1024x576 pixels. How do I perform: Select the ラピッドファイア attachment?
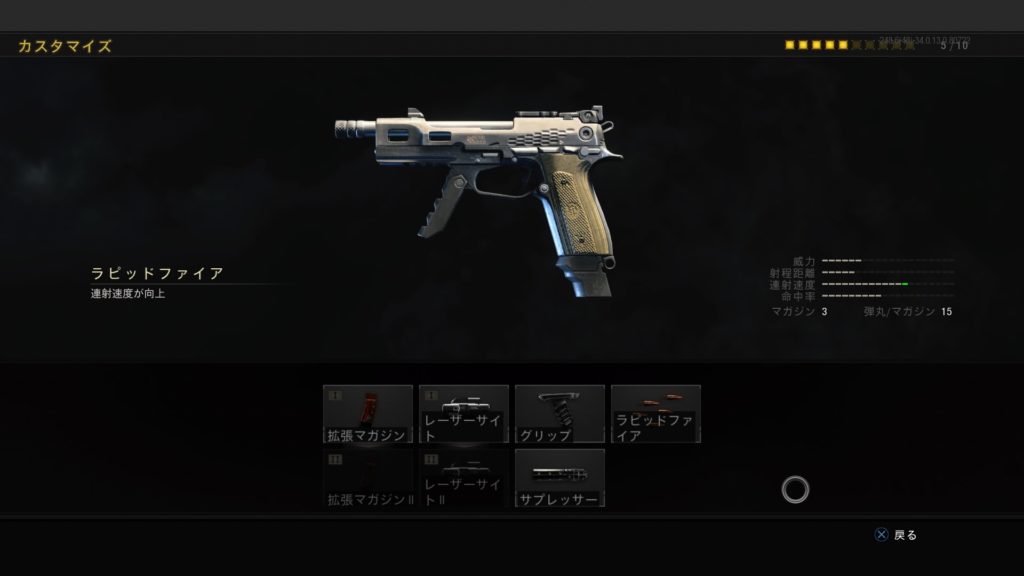656,413
